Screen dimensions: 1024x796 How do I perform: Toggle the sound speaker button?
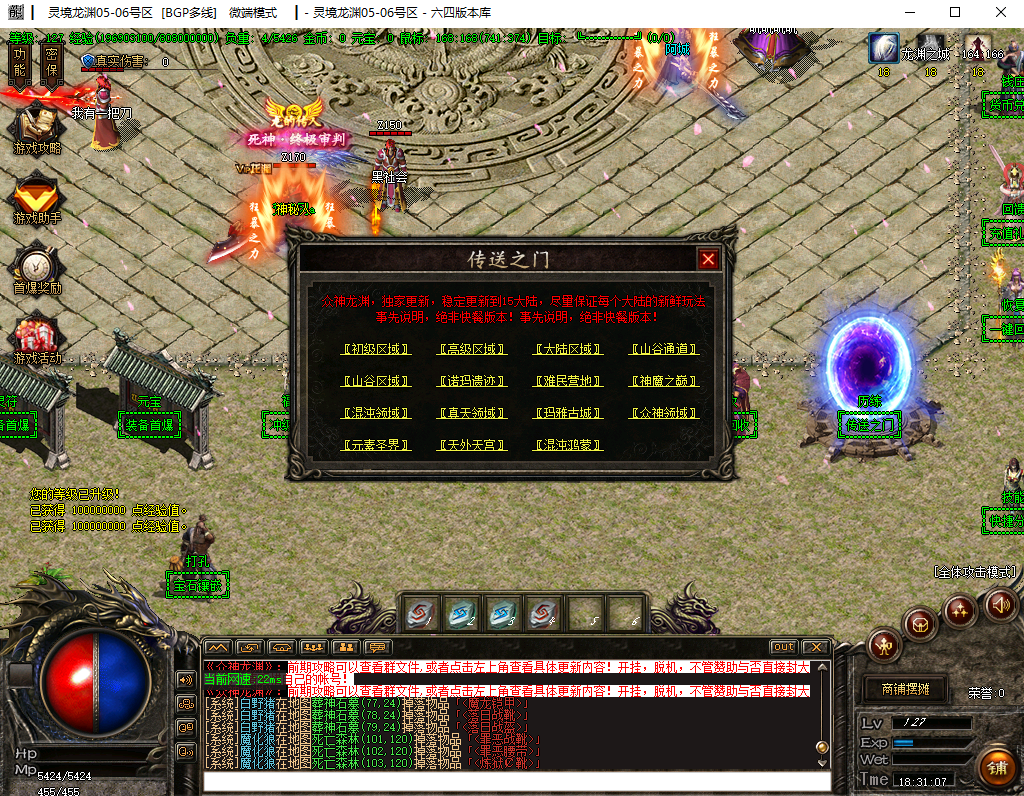tap(999, 604)
